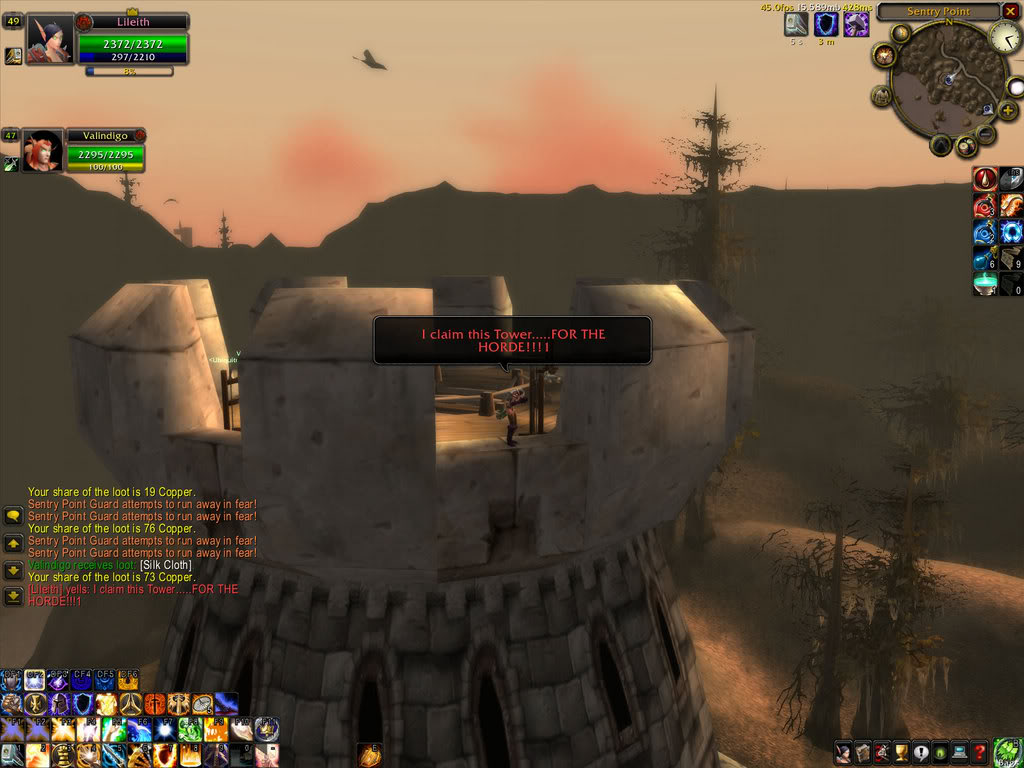Target party member Valindigo's portrait

43,150
